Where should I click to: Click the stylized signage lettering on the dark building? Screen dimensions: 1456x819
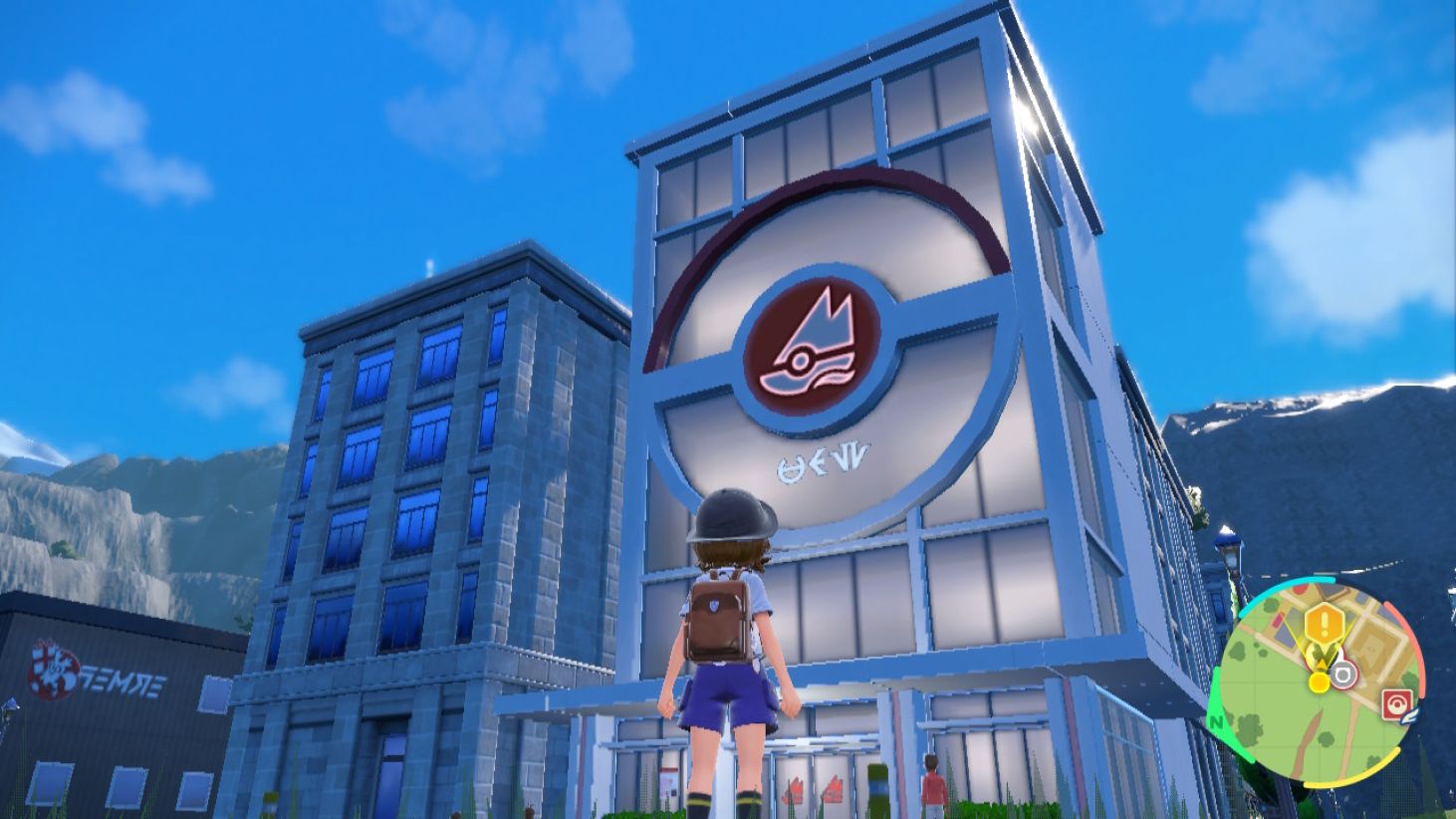(124, 682)
